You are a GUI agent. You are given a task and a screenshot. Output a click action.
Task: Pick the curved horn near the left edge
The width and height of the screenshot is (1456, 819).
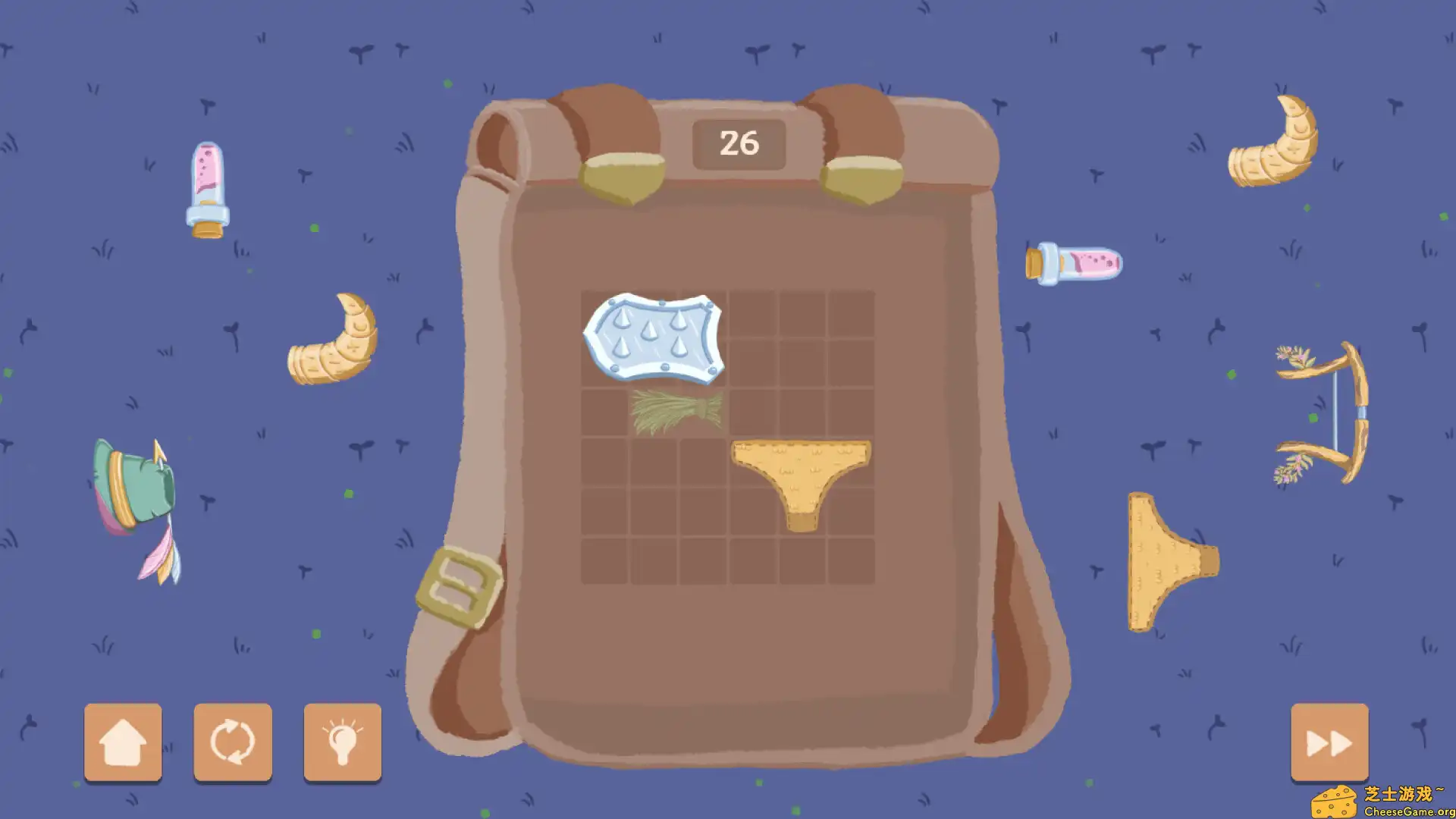click(x=334, y=341)
